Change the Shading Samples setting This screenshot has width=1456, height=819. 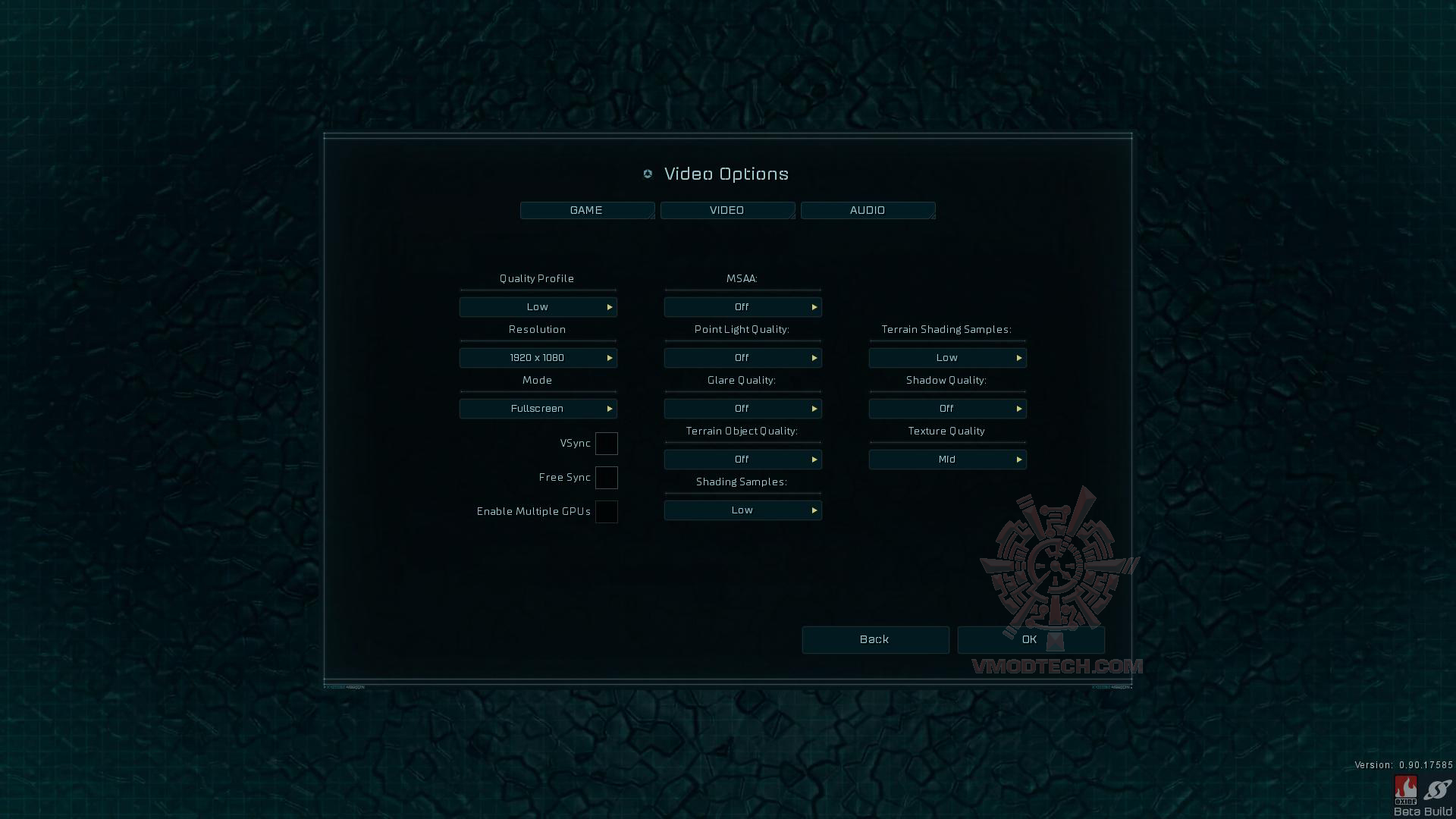(742, 510)
